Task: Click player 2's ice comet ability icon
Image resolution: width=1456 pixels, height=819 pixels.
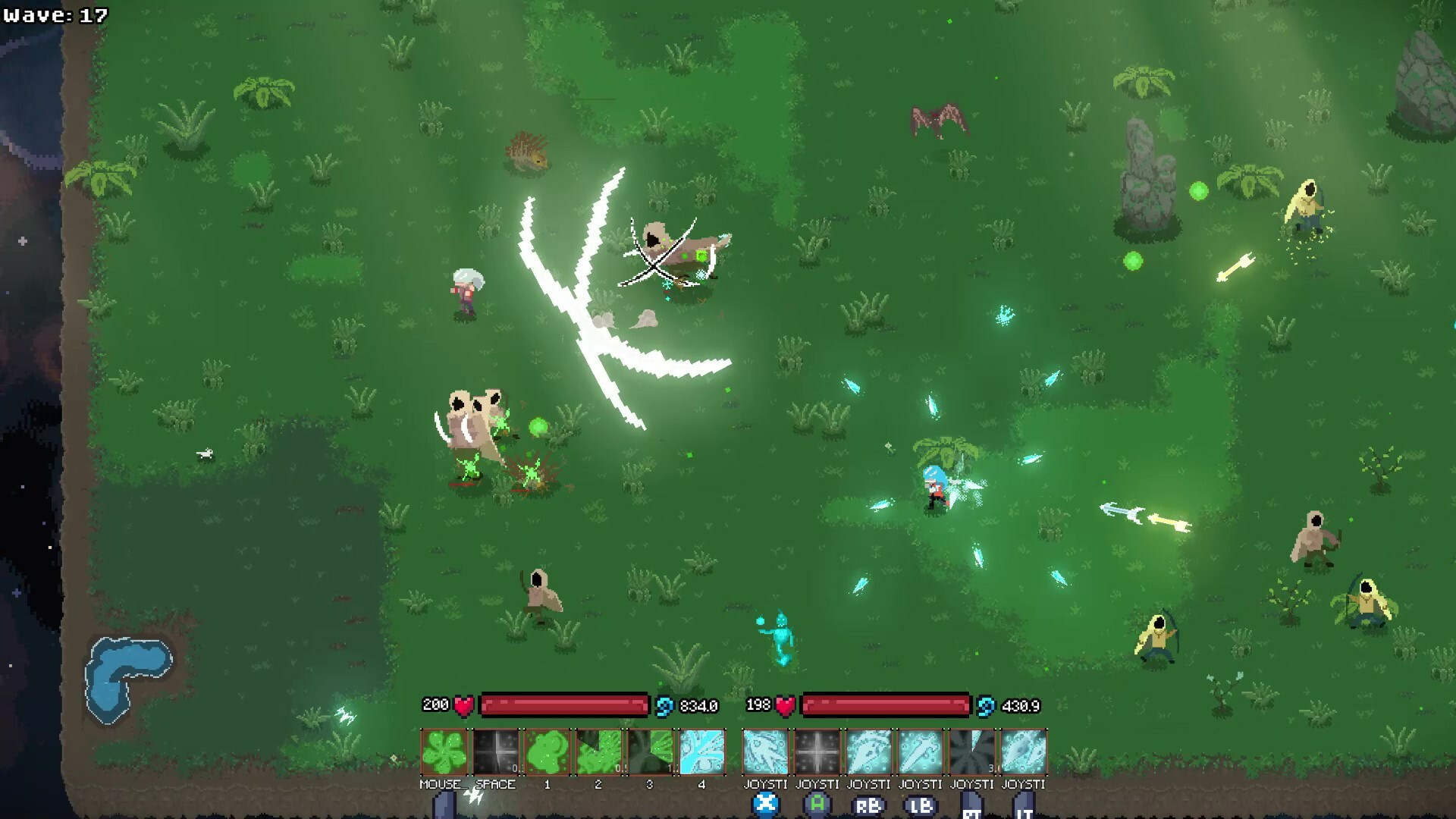Action: click(764, 751)
